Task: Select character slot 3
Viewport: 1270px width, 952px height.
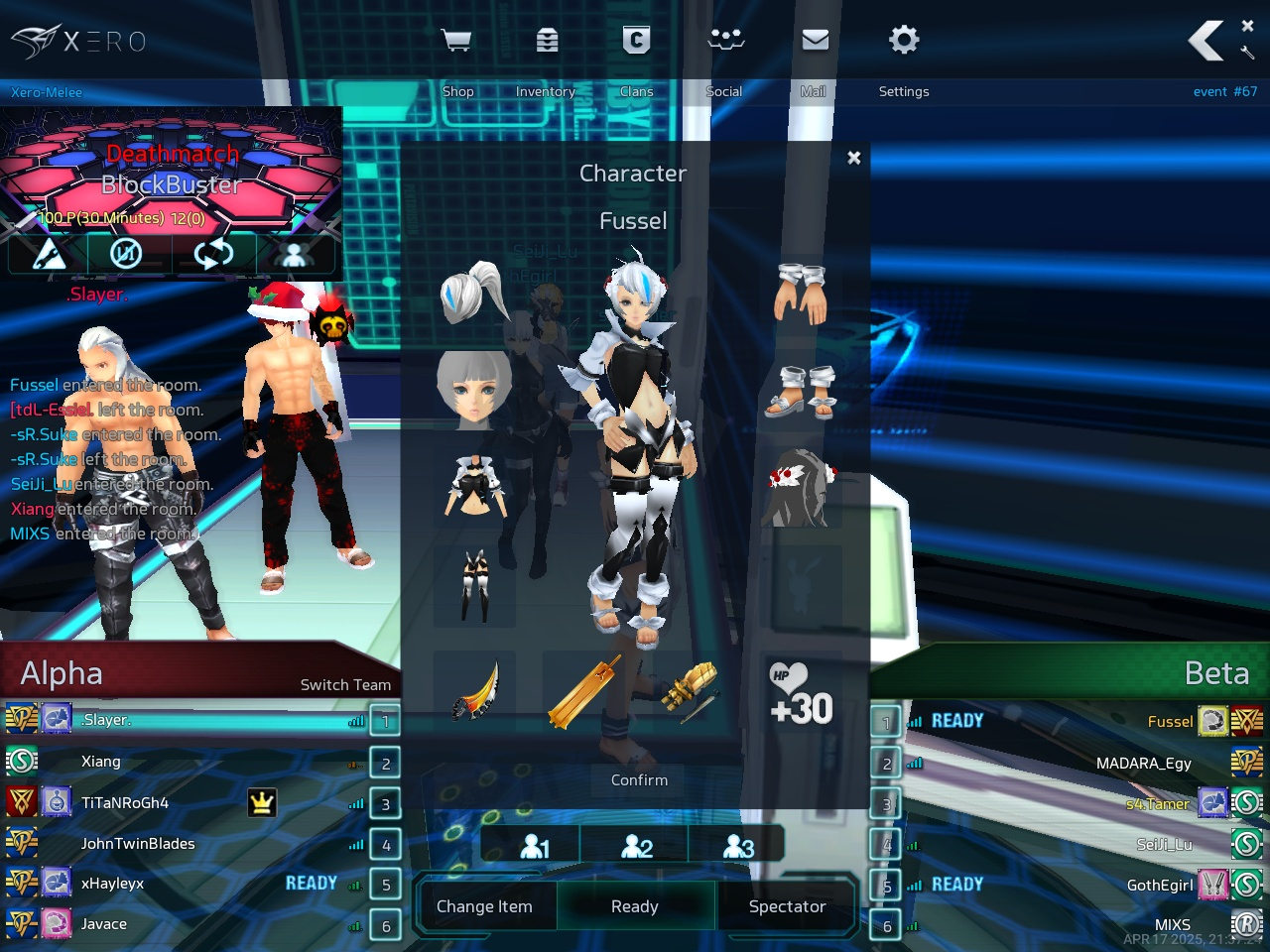Action: point(738,846)
